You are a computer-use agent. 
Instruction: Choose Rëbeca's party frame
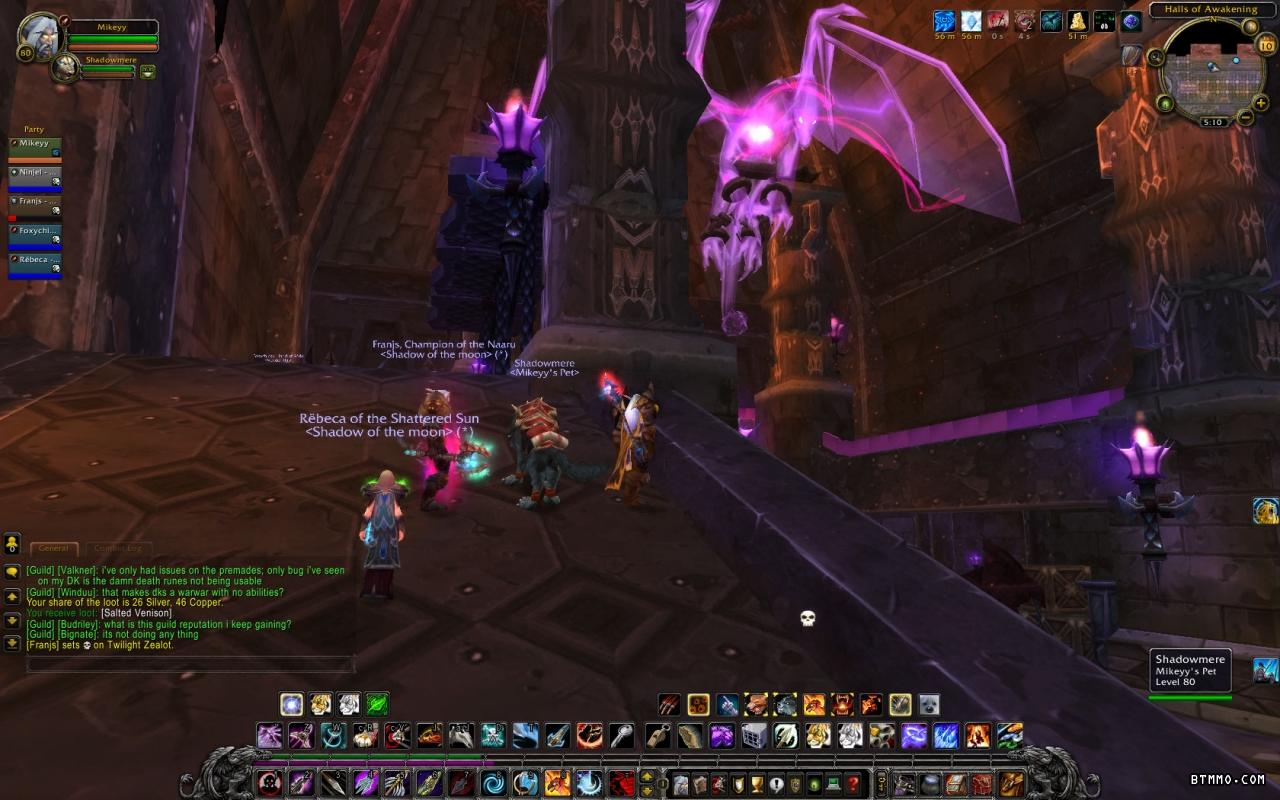pos(35,263)
